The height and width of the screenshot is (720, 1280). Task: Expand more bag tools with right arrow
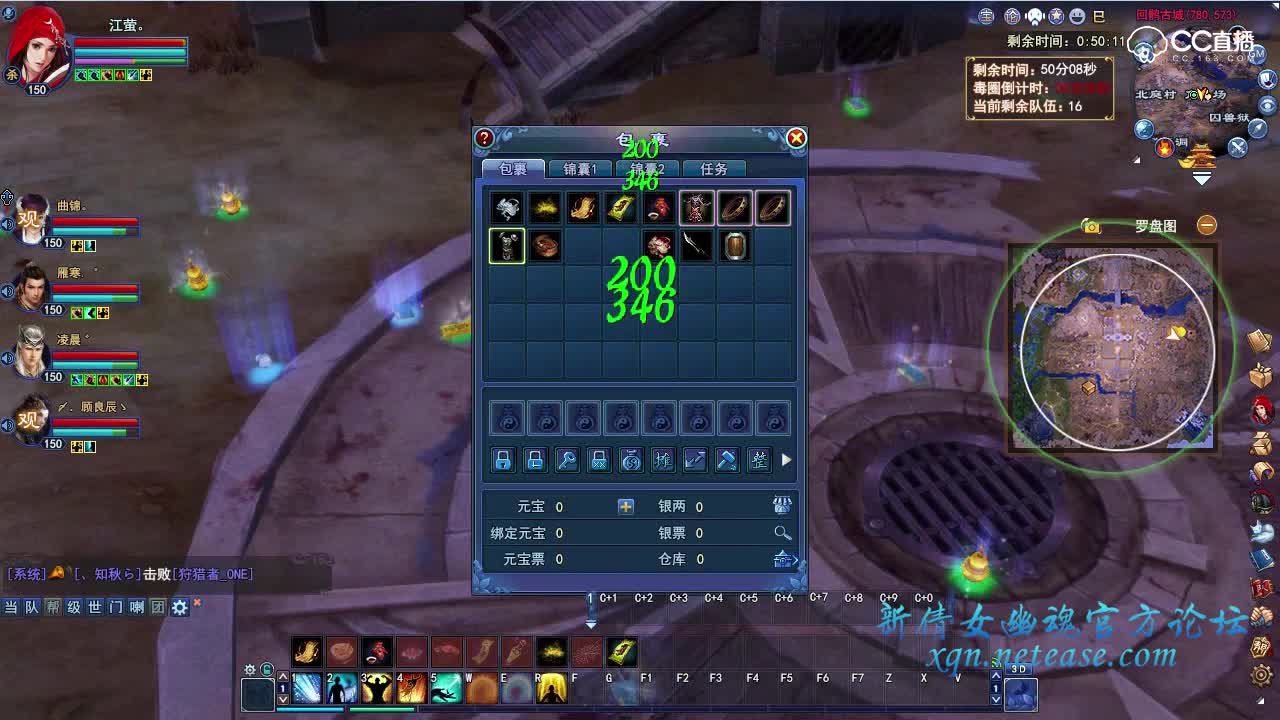786,460
